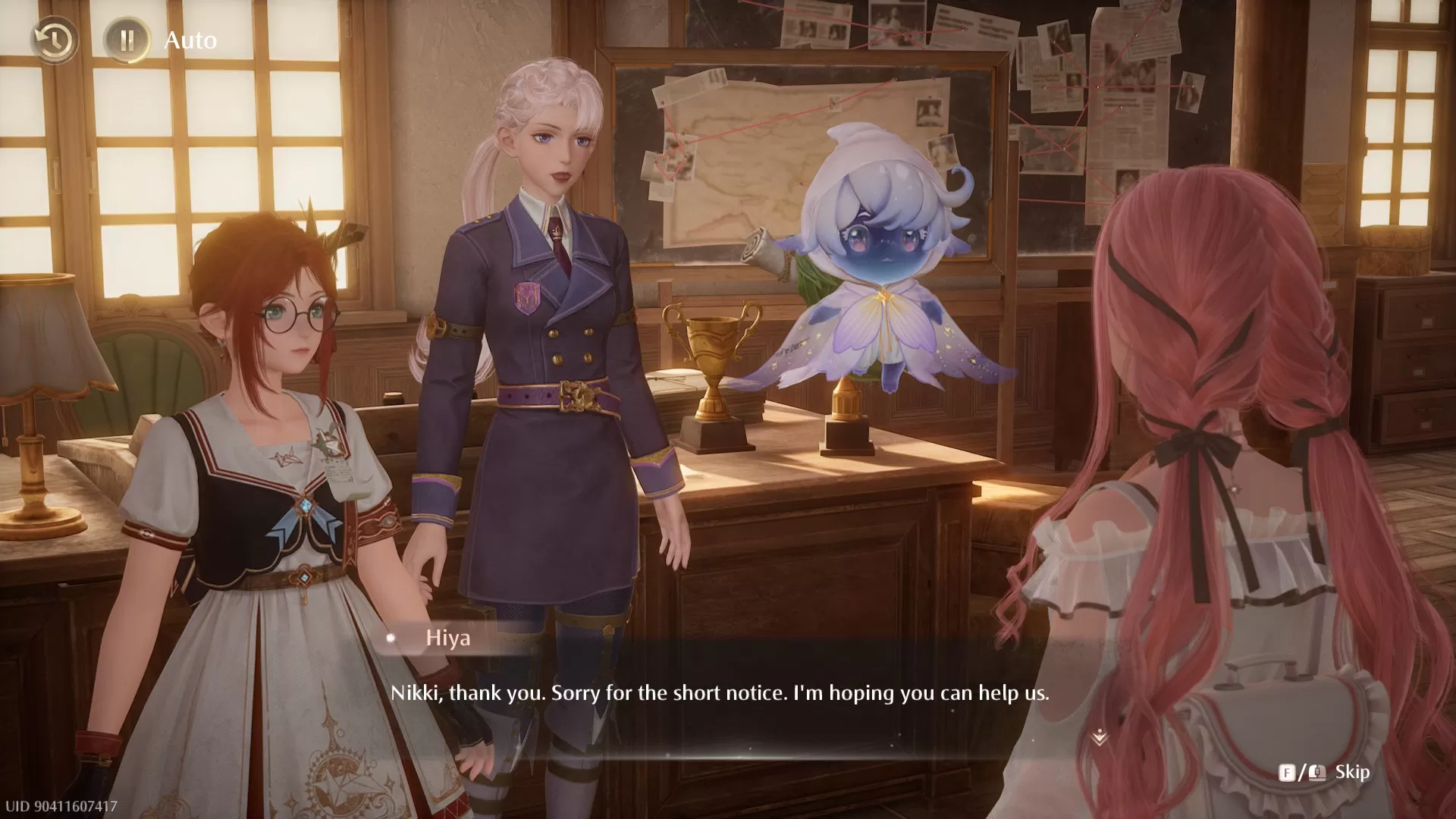Screen dimensions: 1456x819
Task: Click Skip in the bottom-right corner
Action: (x=1353, y=773)
